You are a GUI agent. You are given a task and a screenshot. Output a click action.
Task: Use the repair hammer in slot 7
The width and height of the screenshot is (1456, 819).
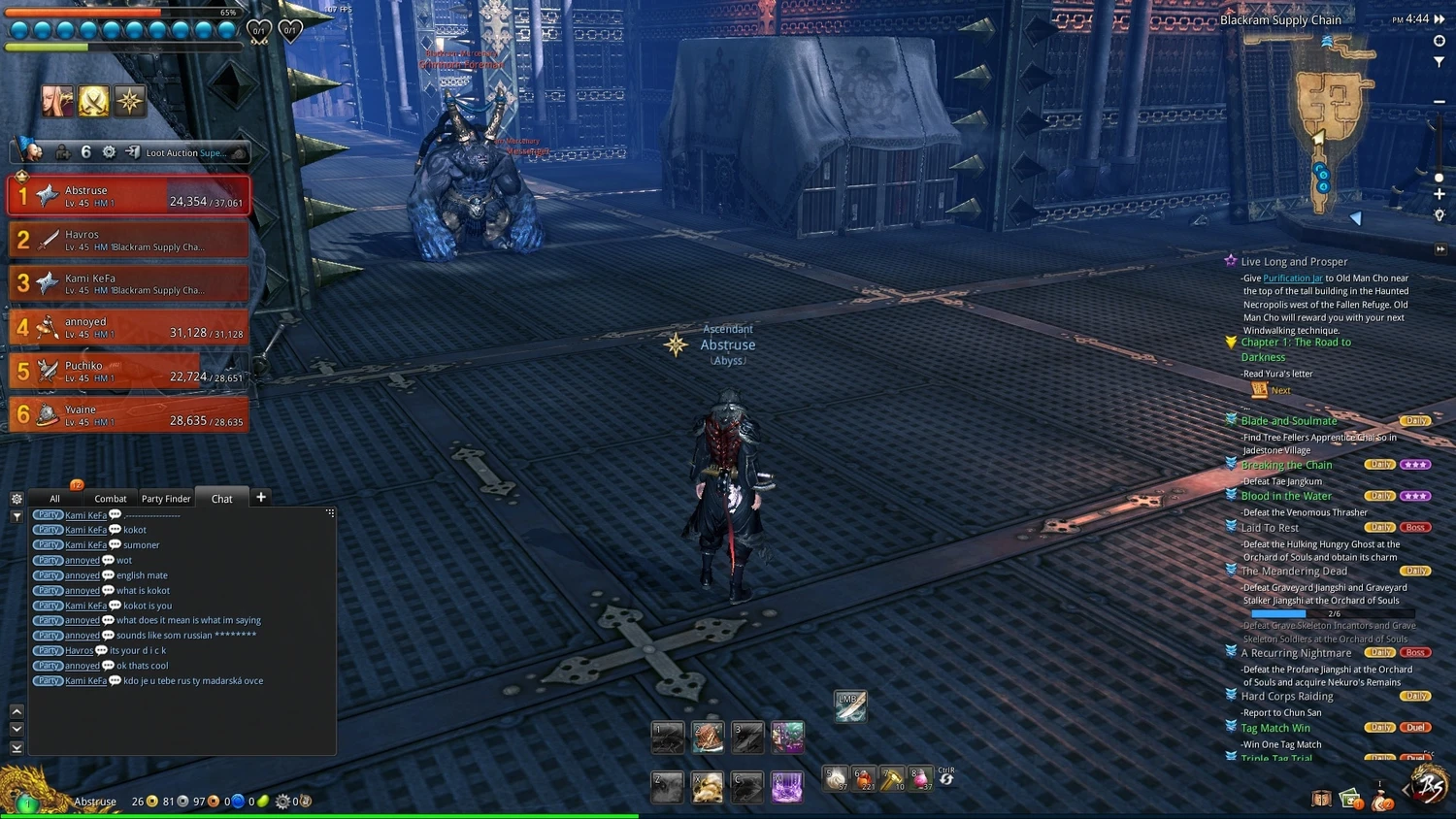(892, 777)
